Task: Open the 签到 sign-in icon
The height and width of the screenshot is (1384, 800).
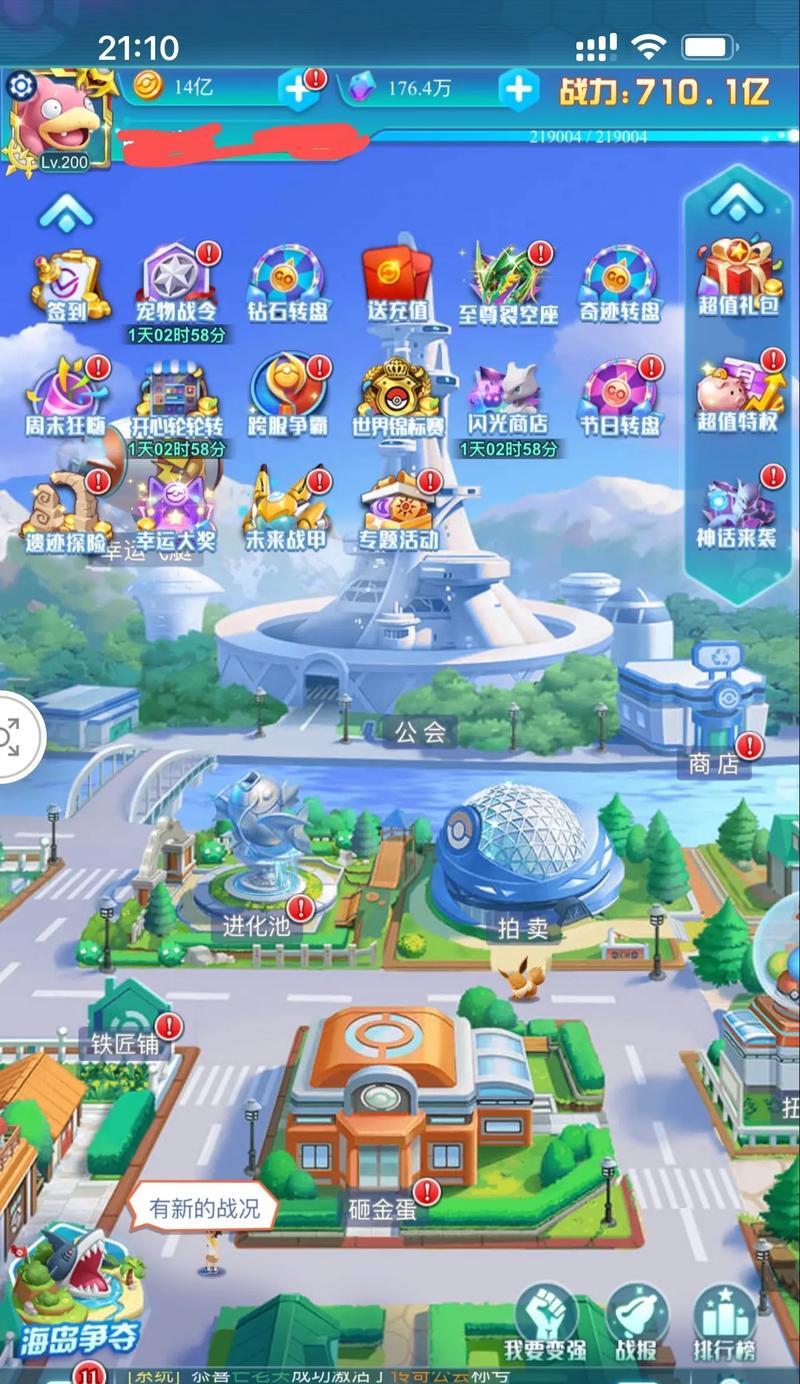Action: pos(68,284)
